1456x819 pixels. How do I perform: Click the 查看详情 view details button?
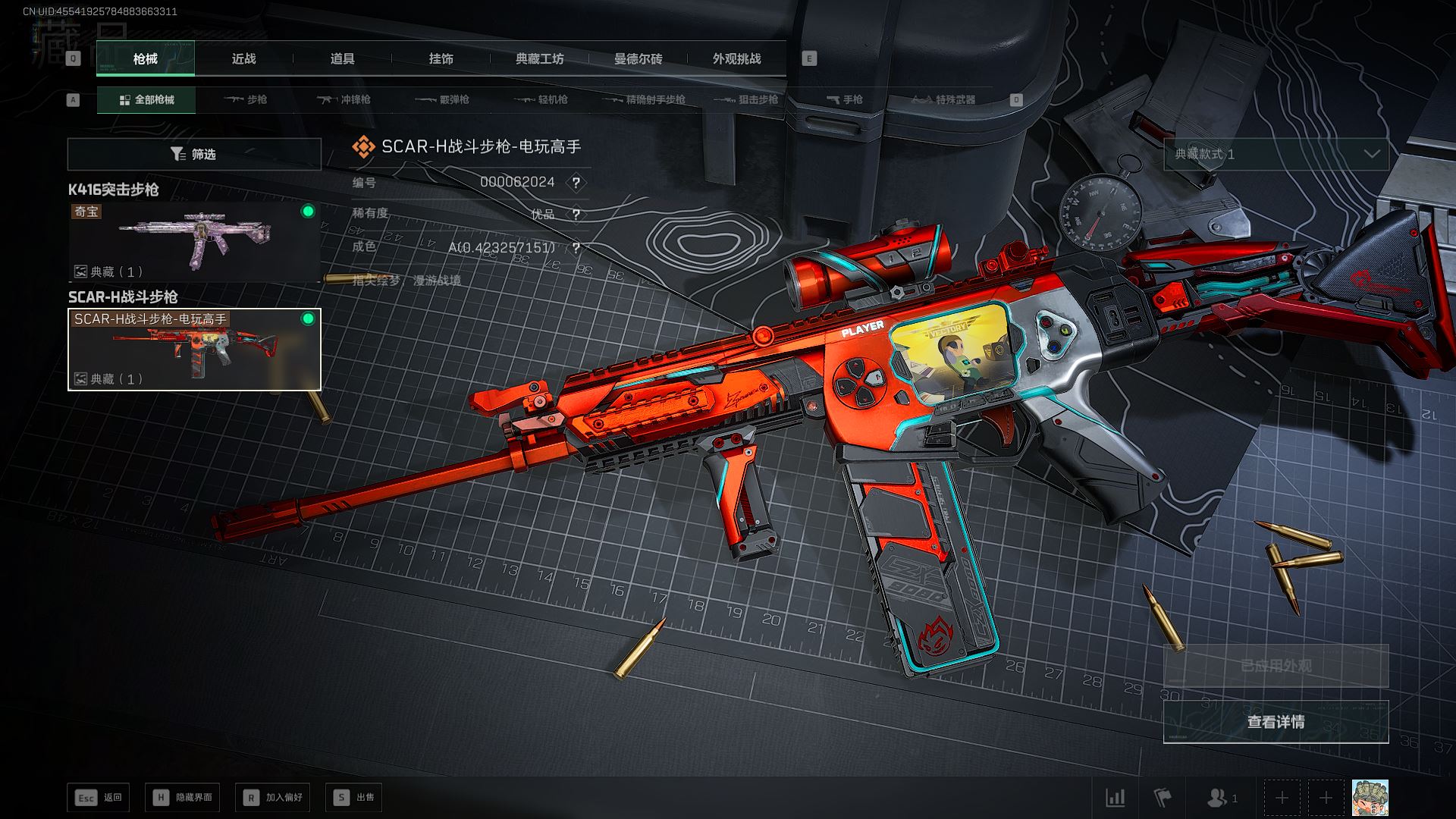pos(1276,722)
